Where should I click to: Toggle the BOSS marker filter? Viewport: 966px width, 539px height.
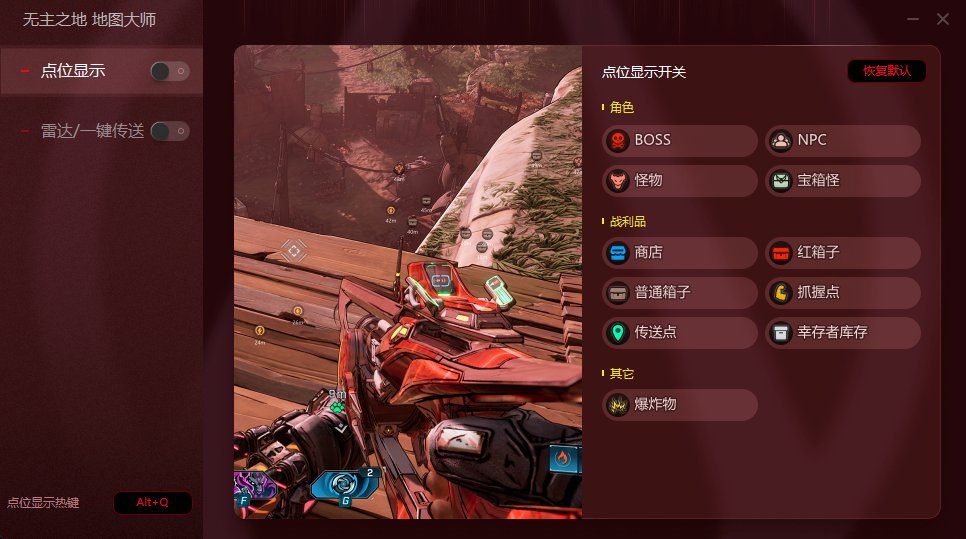tap(680, 140)
